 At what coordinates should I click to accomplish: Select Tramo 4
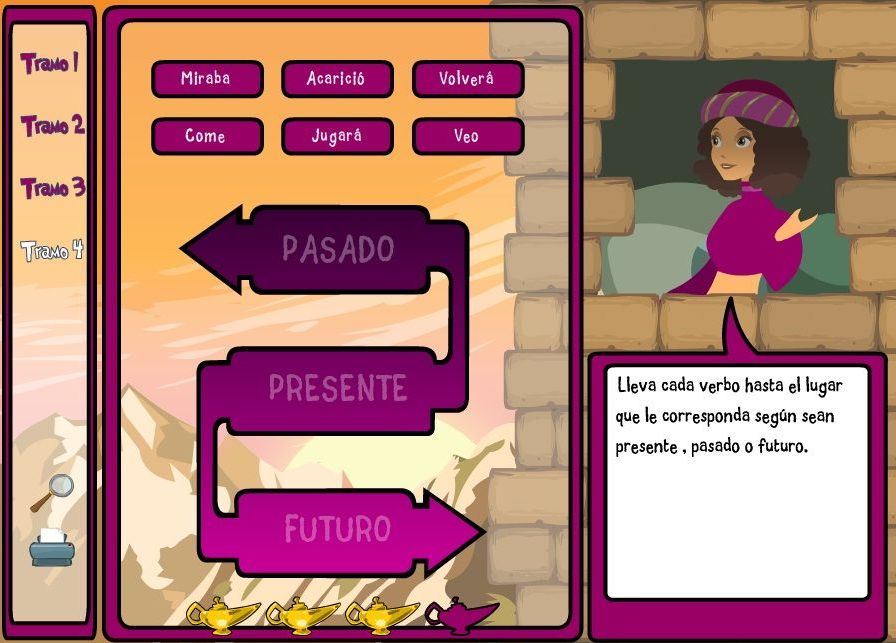[52, 250]
